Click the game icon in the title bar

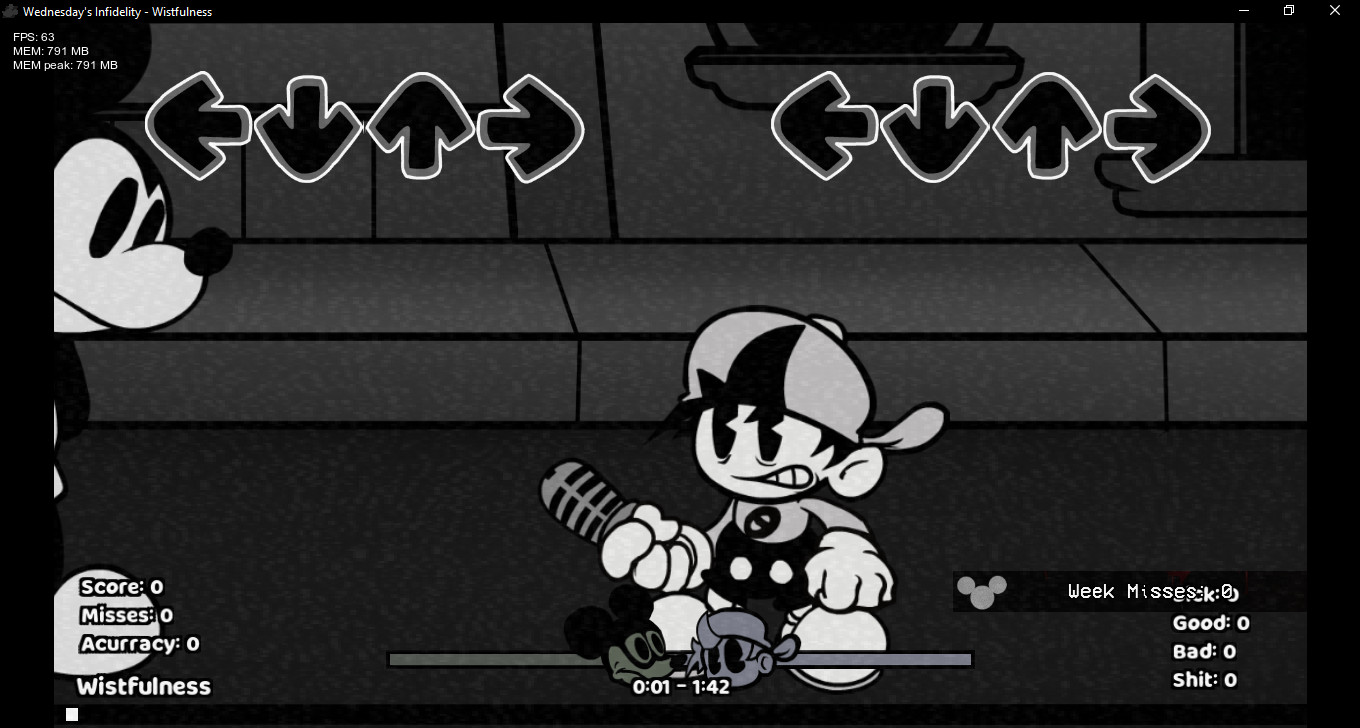10,11
